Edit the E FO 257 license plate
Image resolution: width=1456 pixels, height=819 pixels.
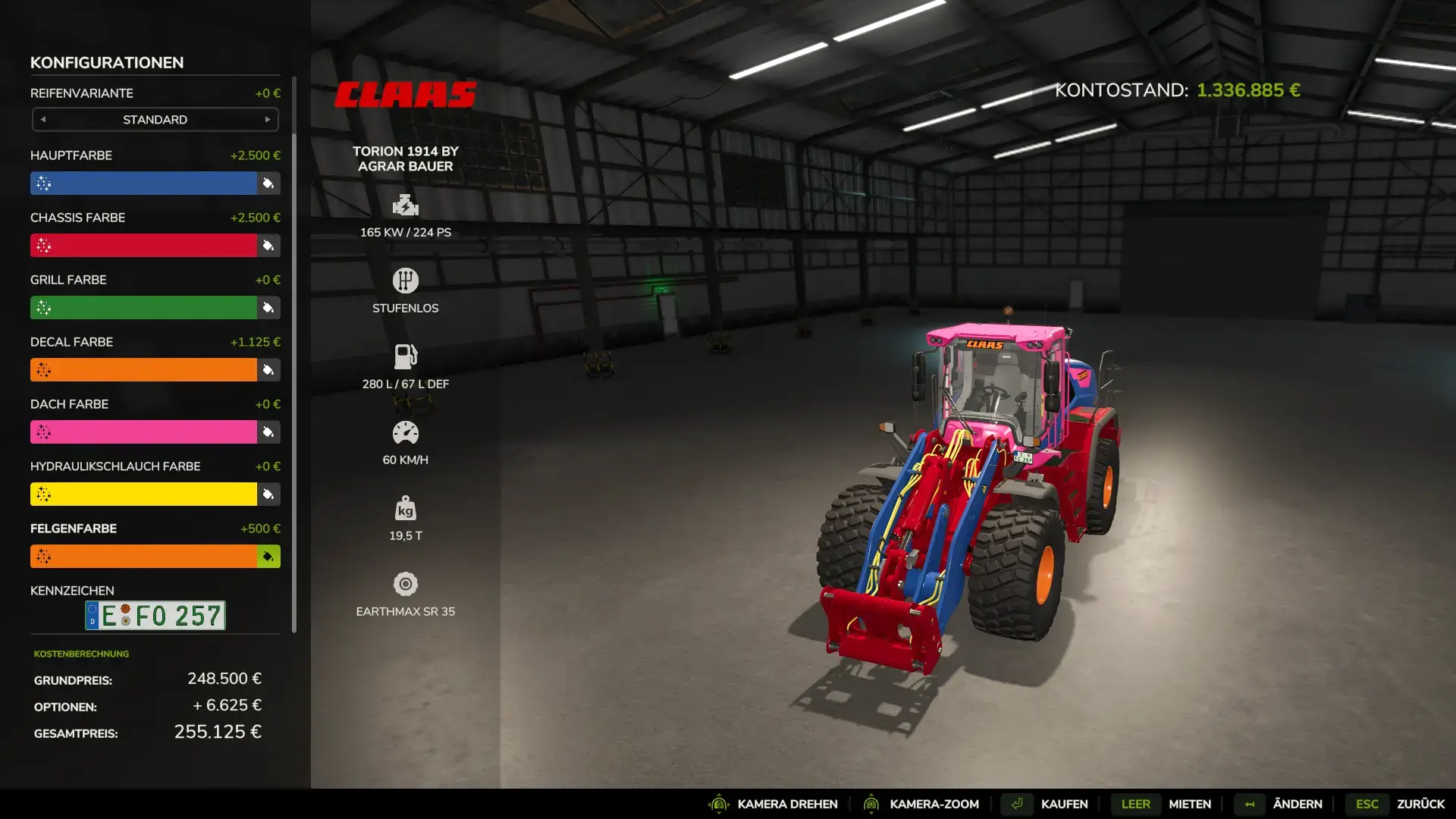[155, 616]
